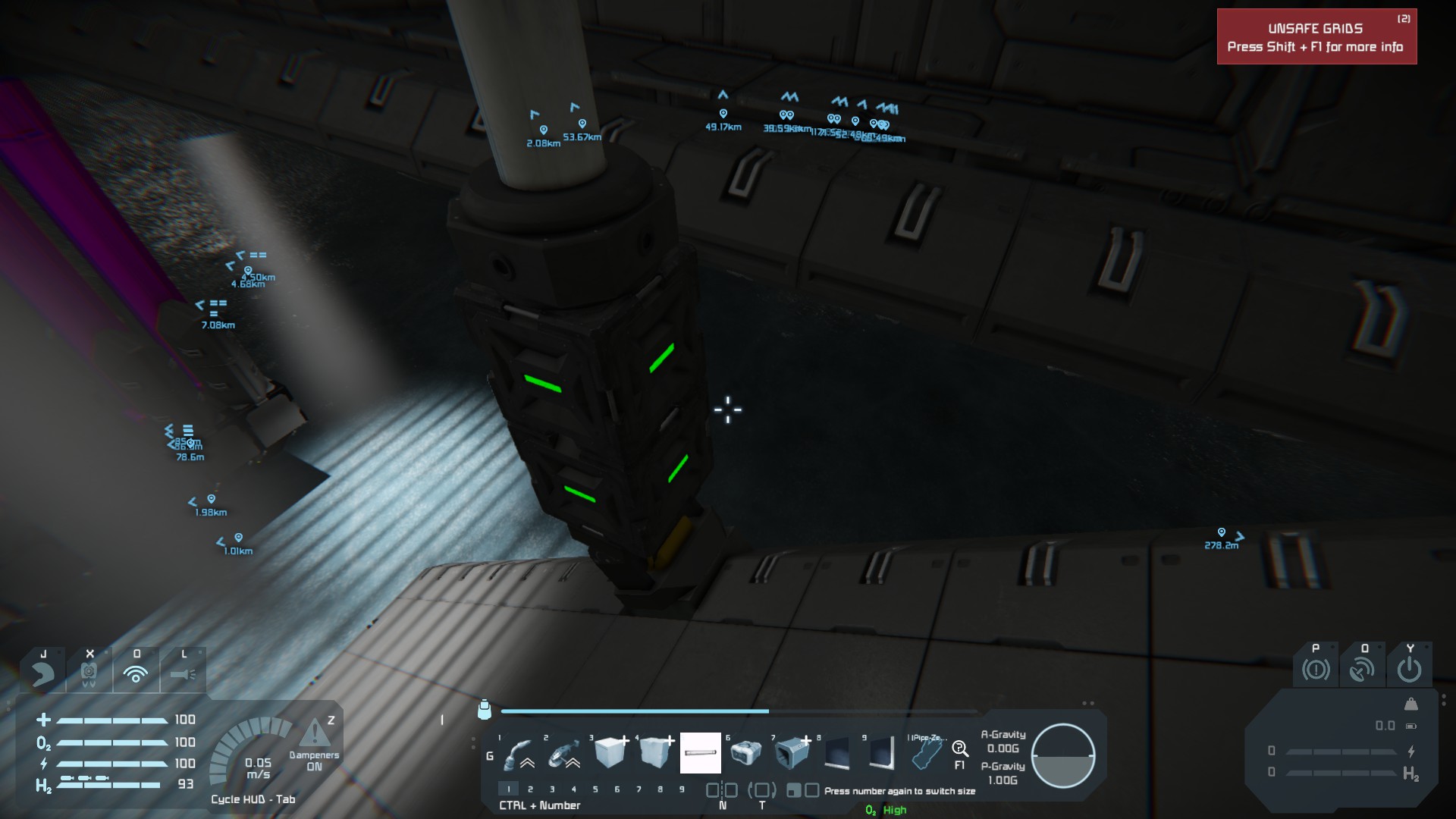Toggle the flashlight icon
This screenshot has width=1456, height=819.
click(x=183, y=673)
